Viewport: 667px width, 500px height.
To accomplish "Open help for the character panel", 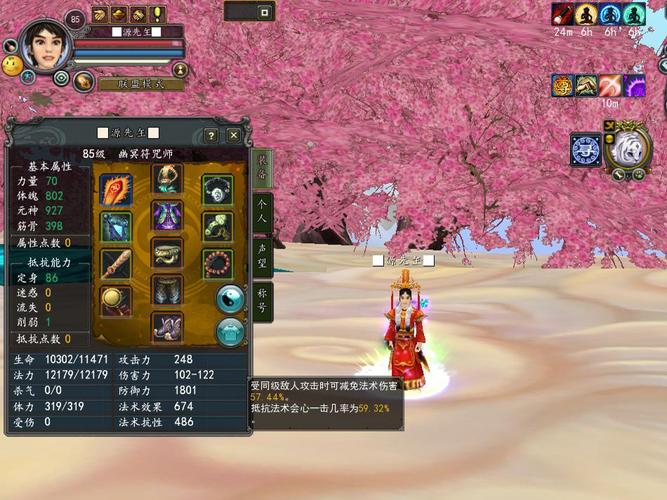I will tap(211, 135).
